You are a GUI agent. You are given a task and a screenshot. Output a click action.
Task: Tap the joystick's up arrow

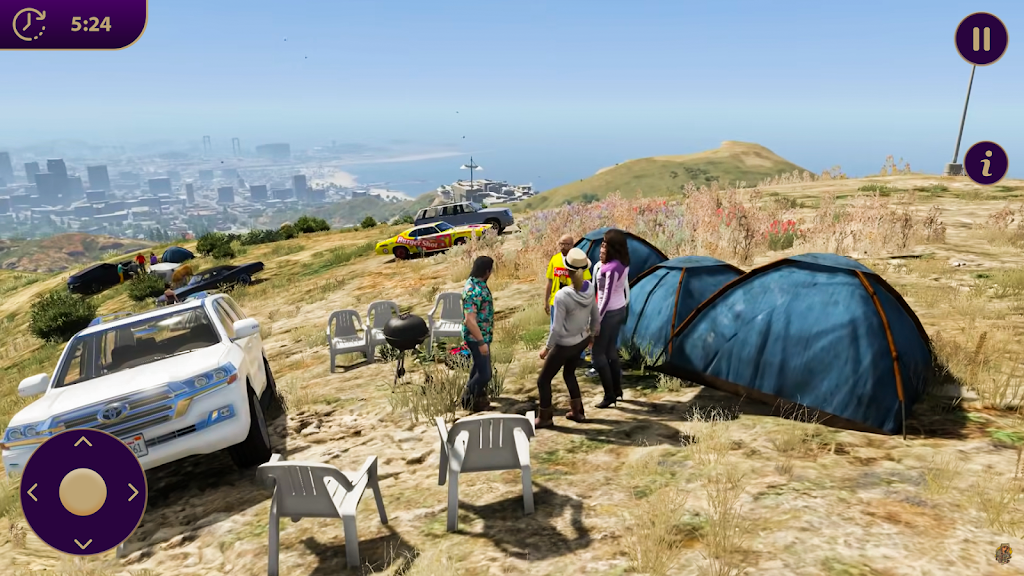coord(83,441)
